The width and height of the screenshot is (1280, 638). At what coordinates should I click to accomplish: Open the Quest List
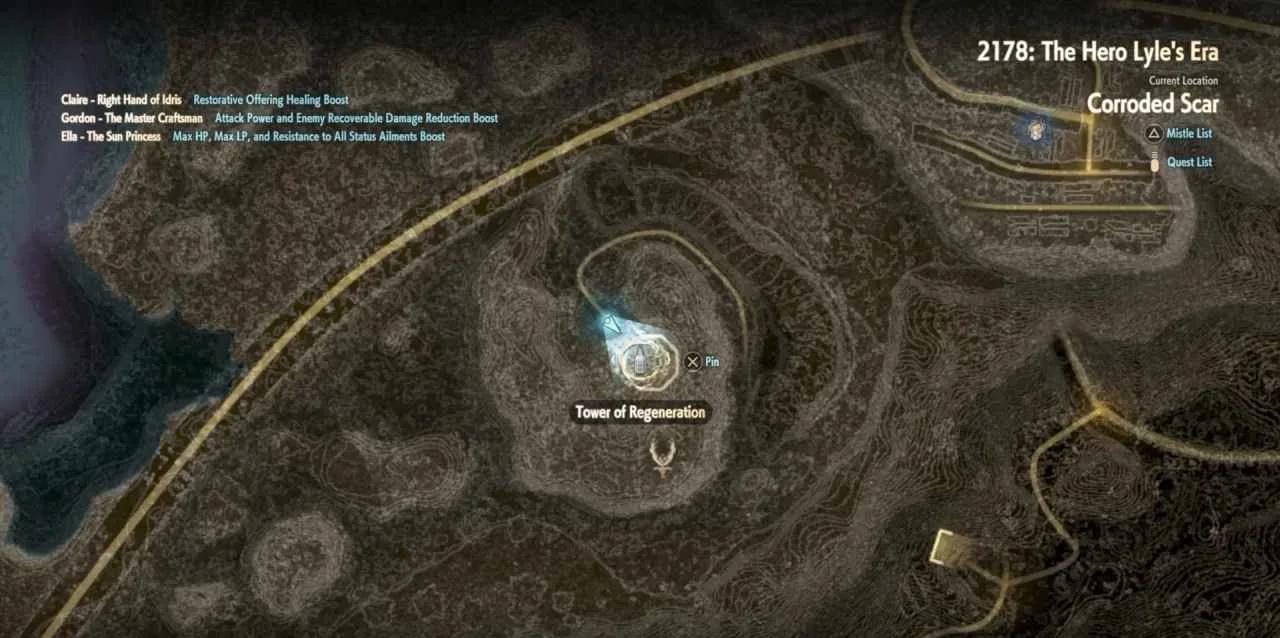point(1189,162)
